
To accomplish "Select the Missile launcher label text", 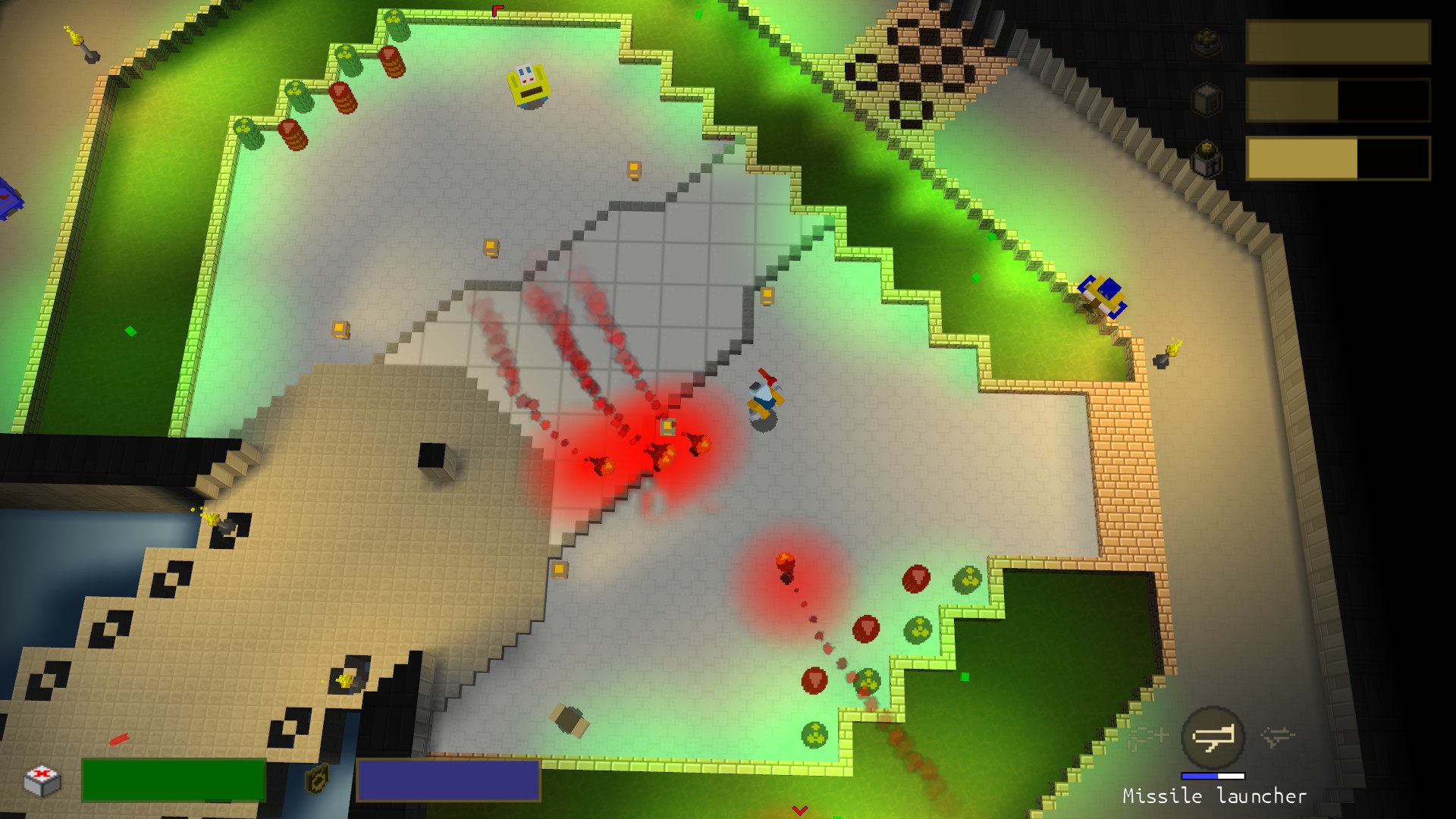I will pyautogui.click(x=1214, y=796).
